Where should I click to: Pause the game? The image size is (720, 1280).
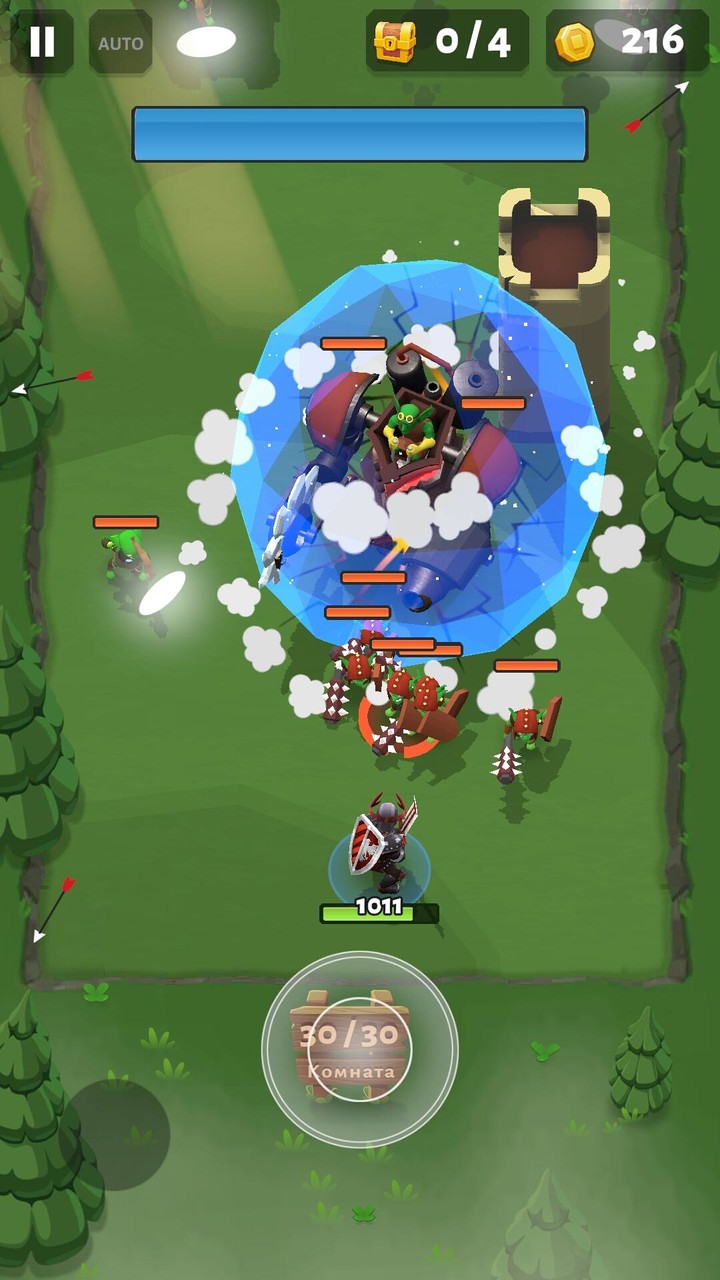click(42, 42)
